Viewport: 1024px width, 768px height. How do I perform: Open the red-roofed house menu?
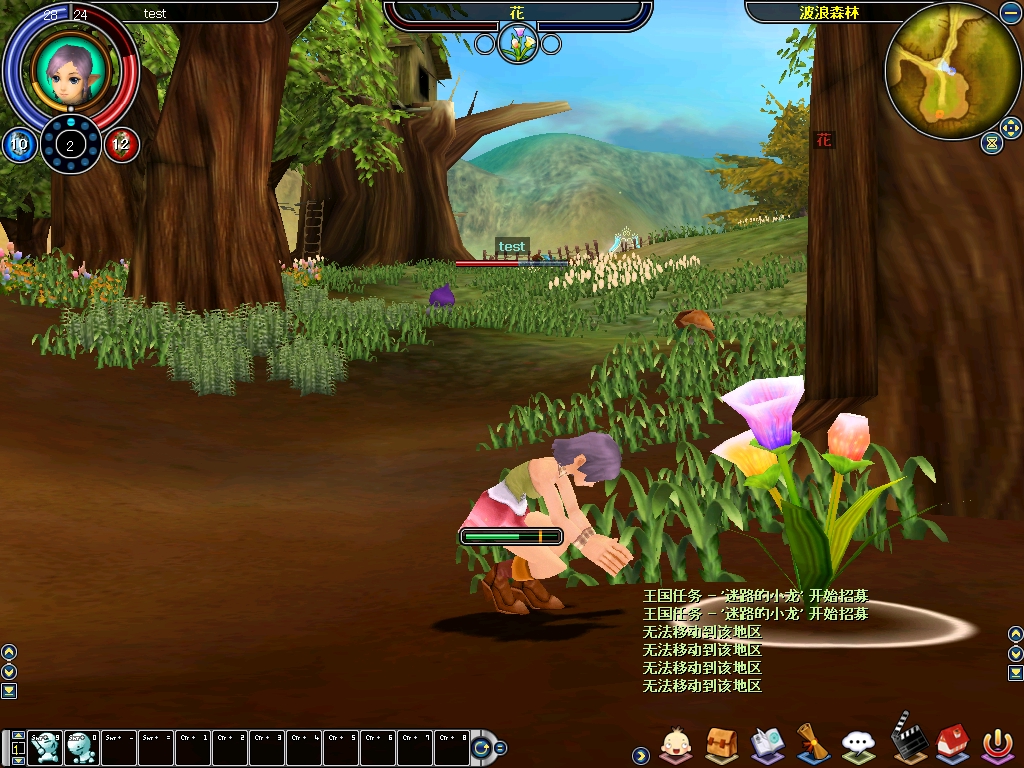(x=951, y=744)
